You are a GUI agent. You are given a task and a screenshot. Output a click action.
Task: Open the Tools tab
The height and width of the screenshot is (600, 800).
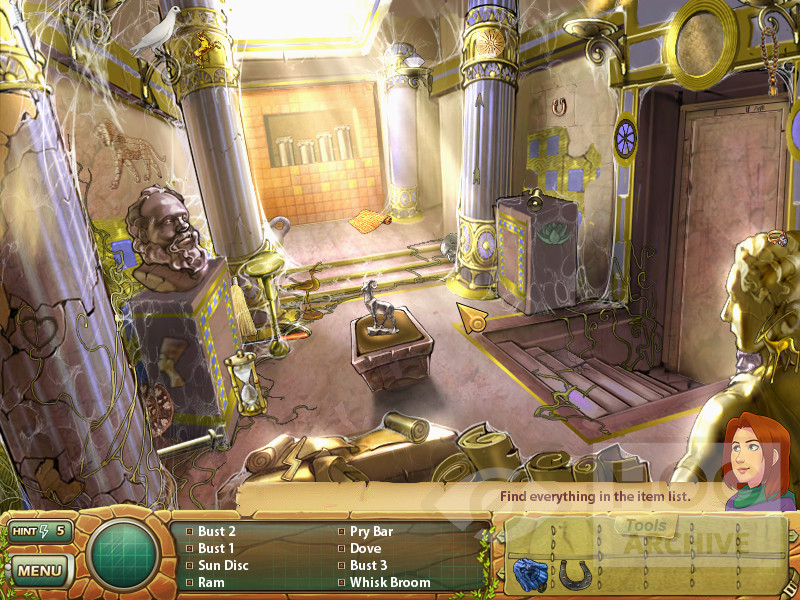(x=646, y=526)
